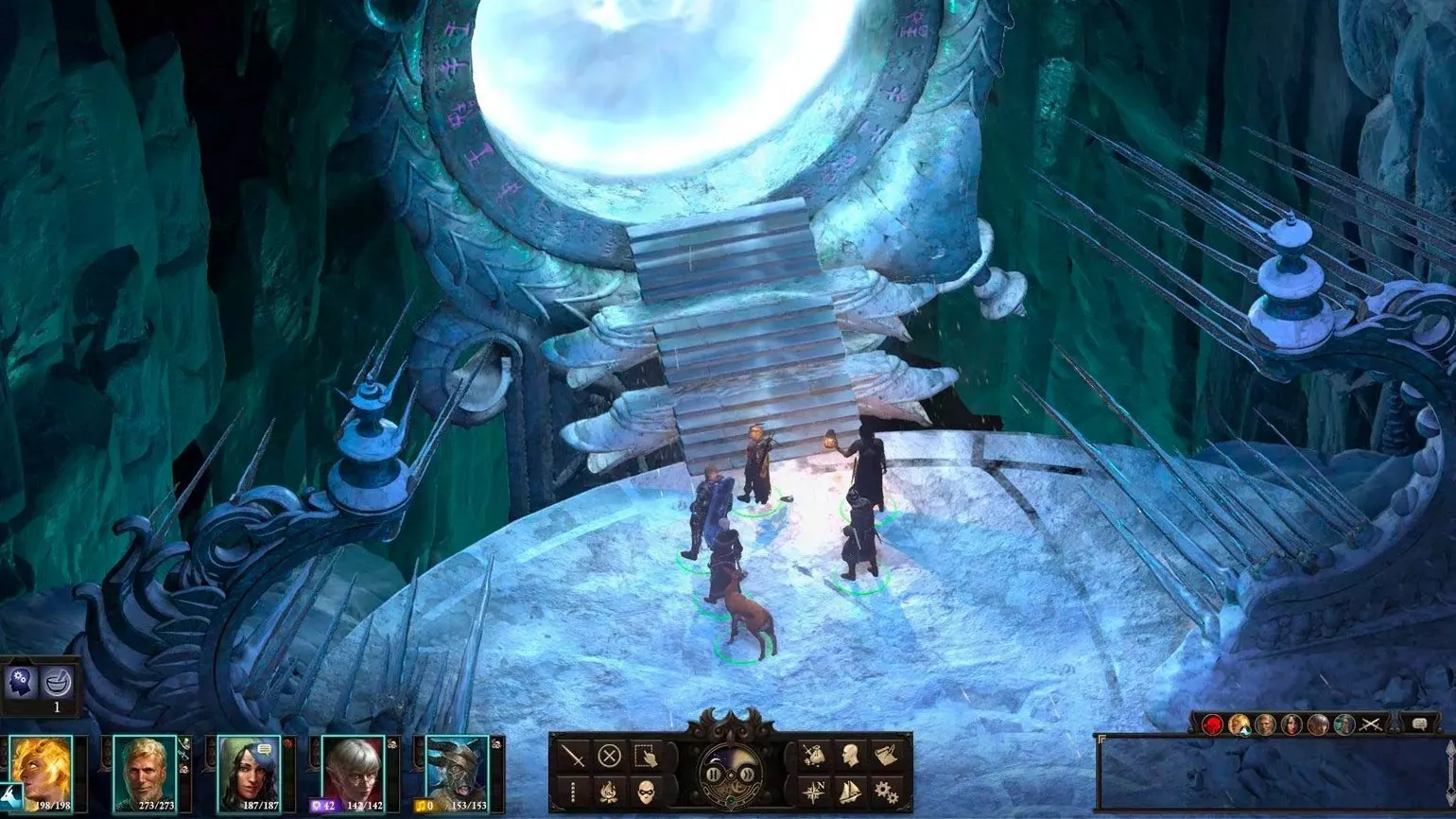The width and height of the screenshot is (1456, 819).
Task: Select the white-haired elf with glasses portrait
Action: pyautogui.click(x=353, y=767)
